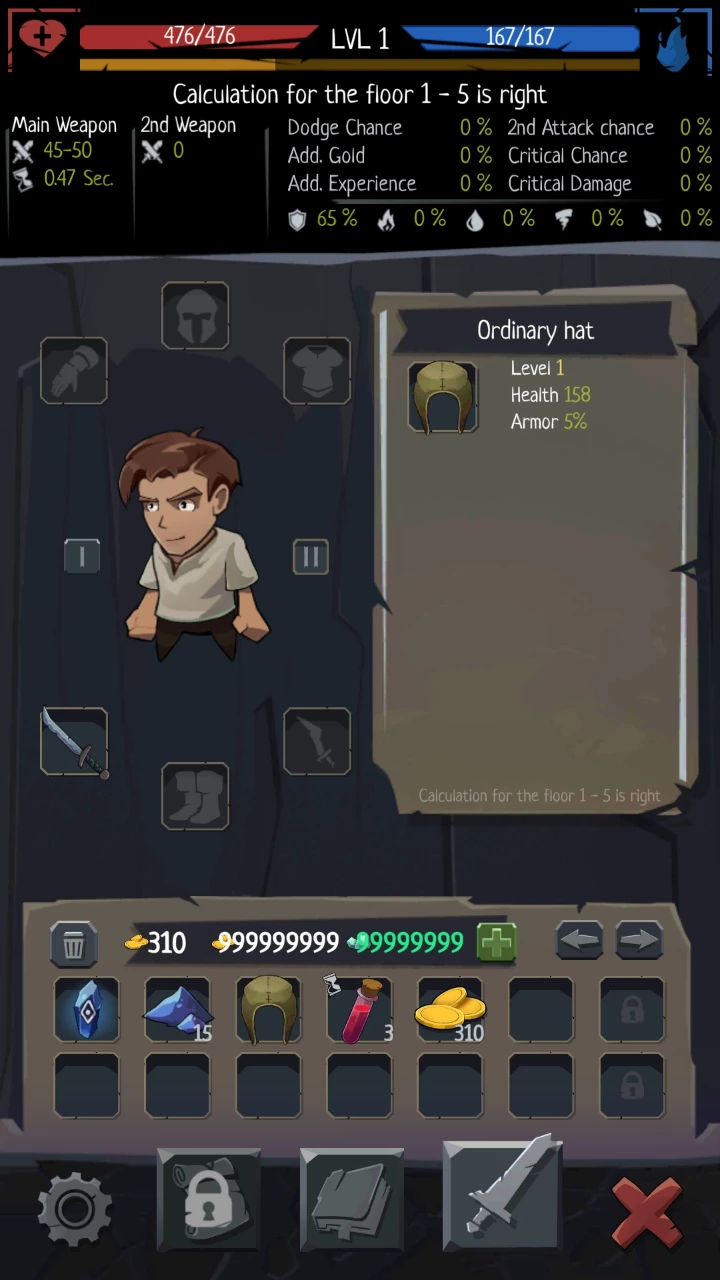The image size is (720, 1280).
Task: Add more gems with green plus
Action: (496, 942)
